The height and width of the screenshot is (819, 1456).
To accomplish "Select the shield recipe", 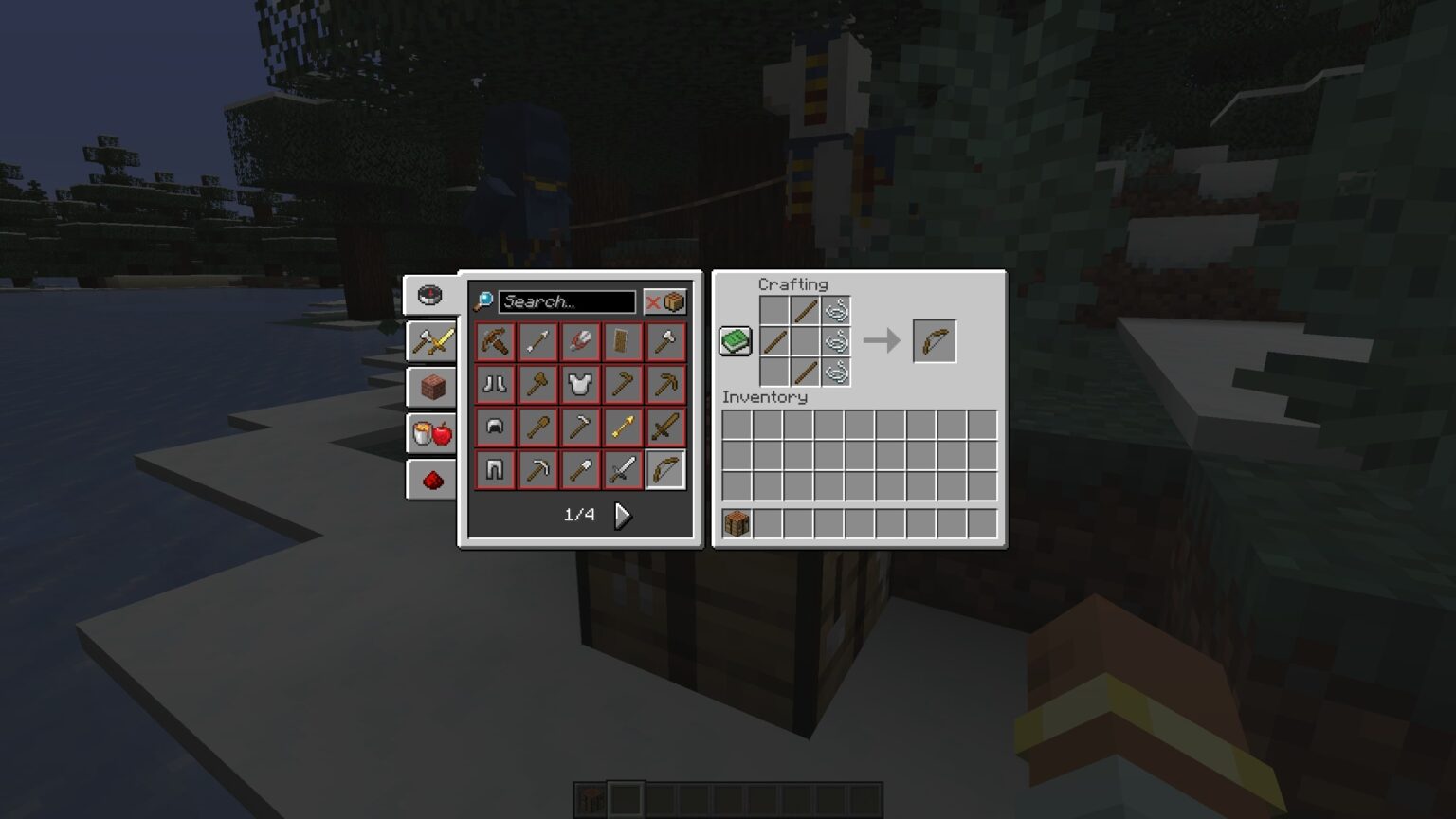I will tap(623, 341).
